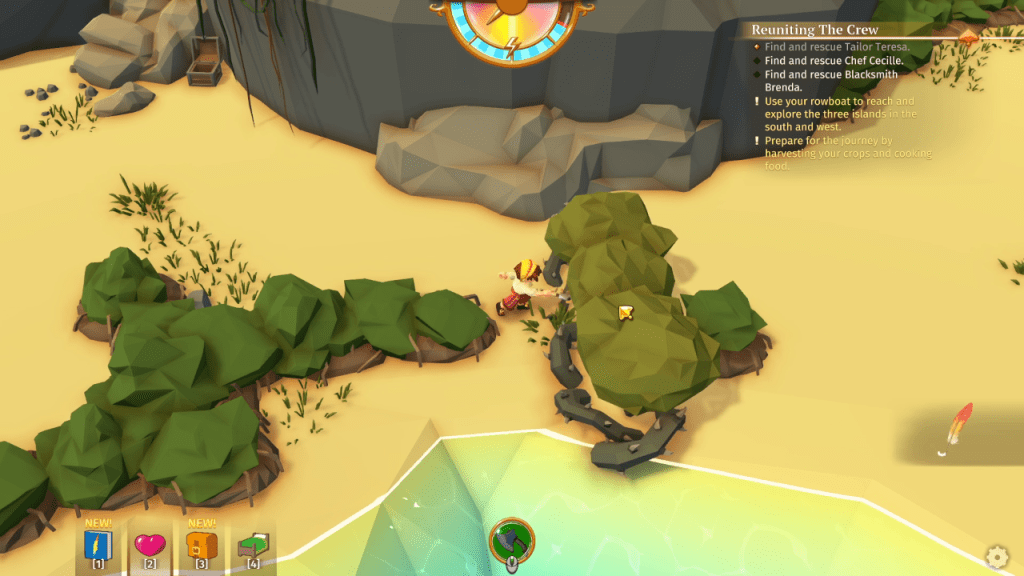The width and height of the screenshot is (1024, 576).
Task: Open the orange backpack inventory
Action: (x=201, y=545)
